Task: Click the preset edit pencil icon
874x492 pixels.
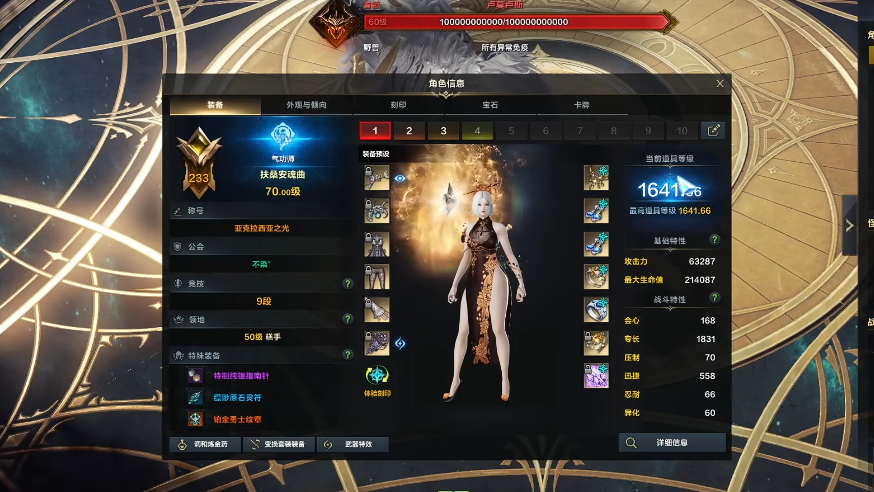Action: (x=714, y=130)
